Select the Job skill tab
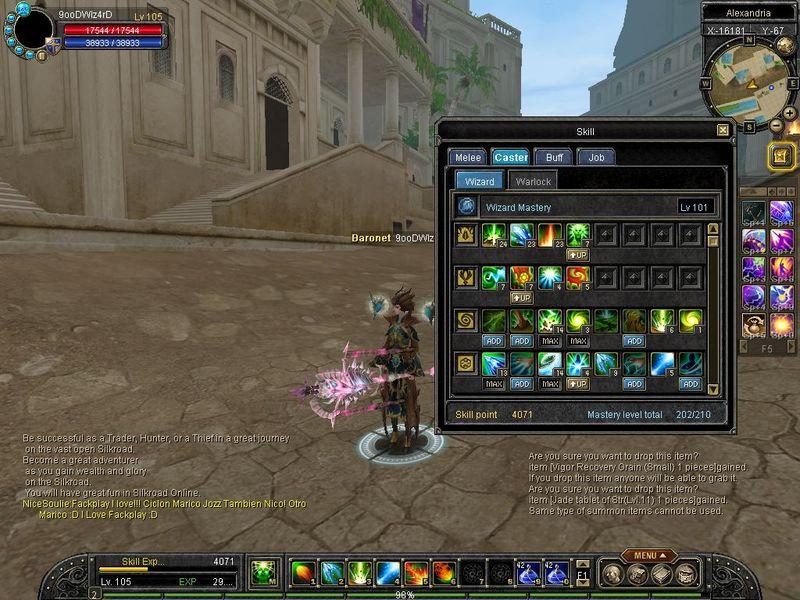The width and height of the screenshot is (800, 600). pos(596,157)
